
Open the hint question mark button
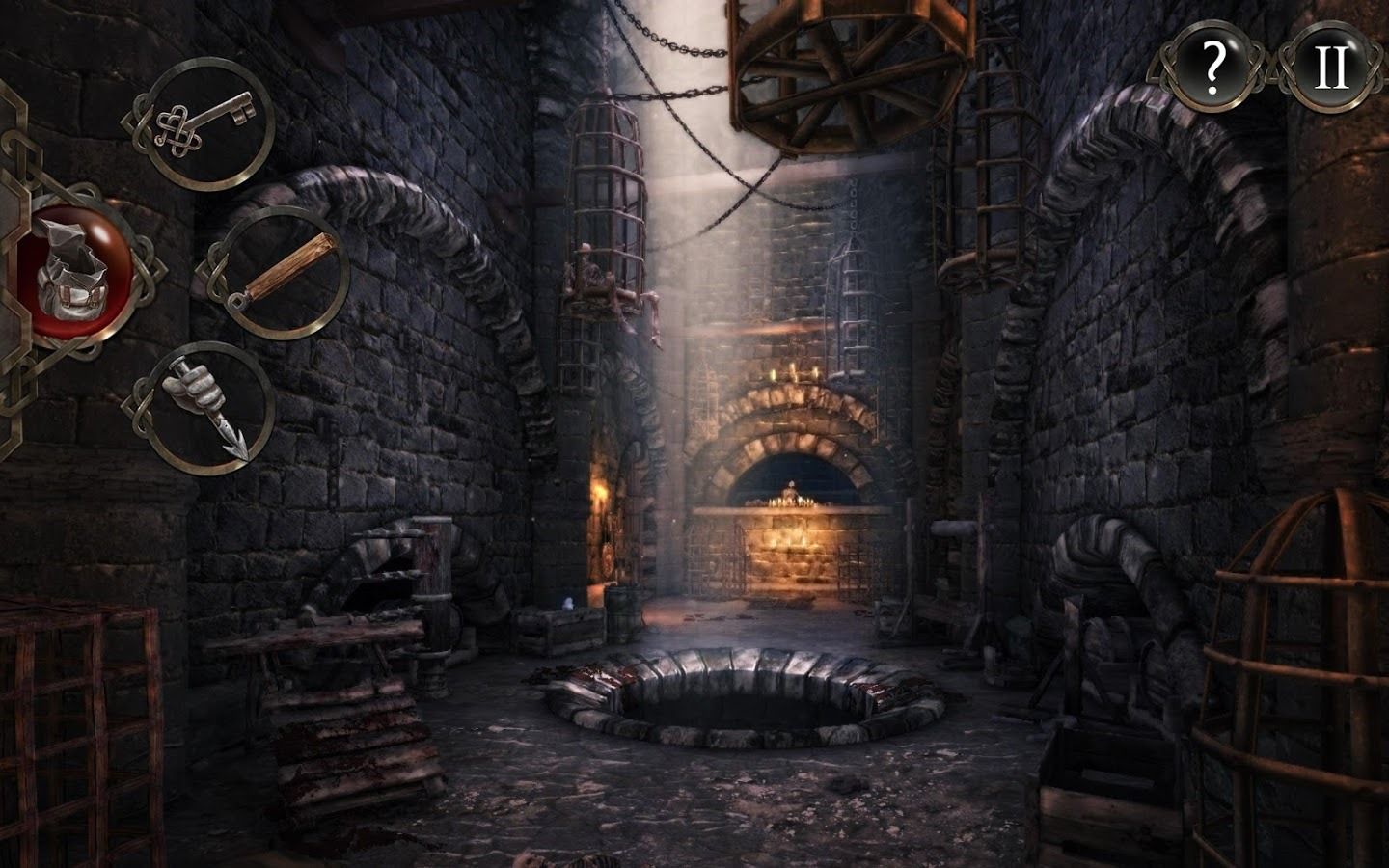tap(1213, 66)
